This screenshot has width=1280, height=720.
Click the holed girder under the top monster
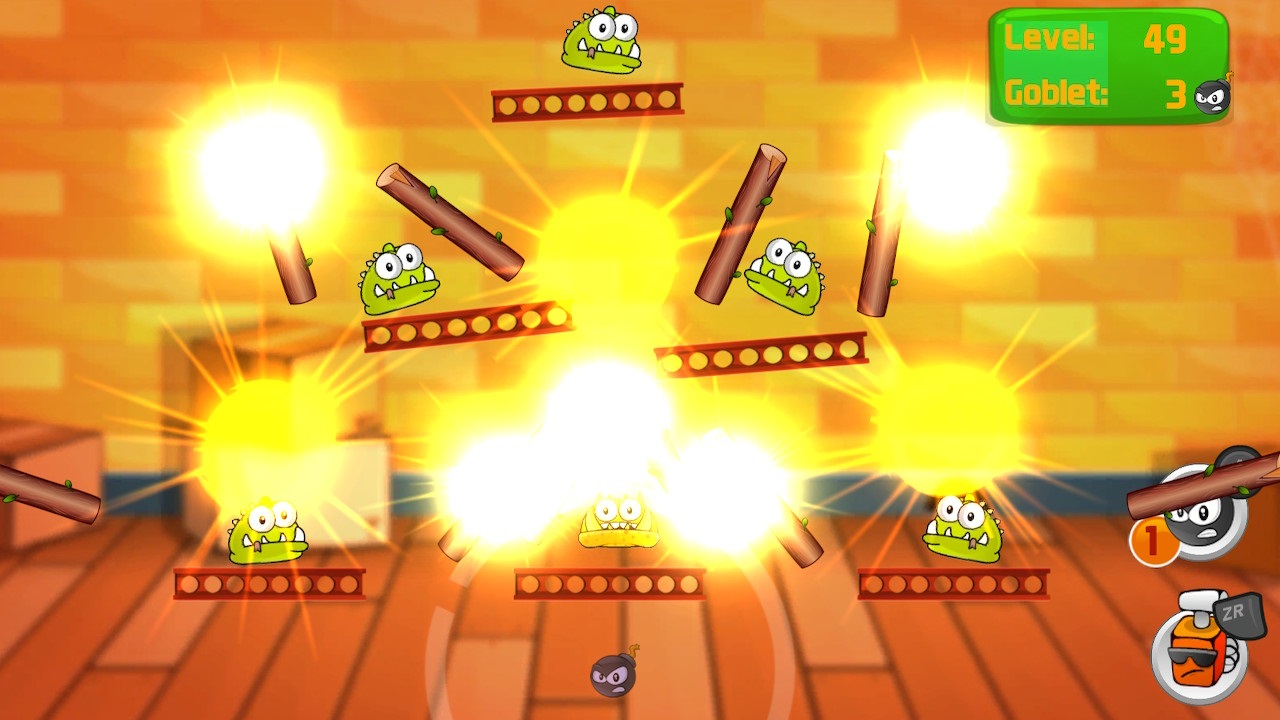click(588, 100)
